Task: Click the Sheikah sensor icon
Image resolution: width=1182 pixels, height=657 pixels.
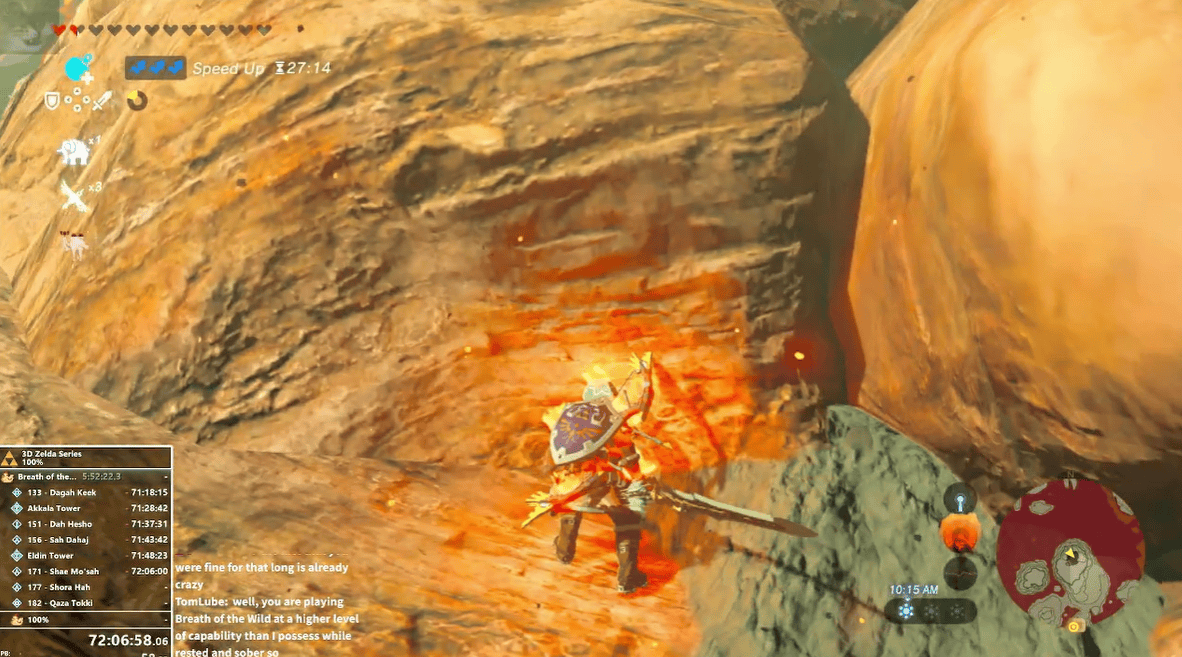Action: [x=960, y=500]
